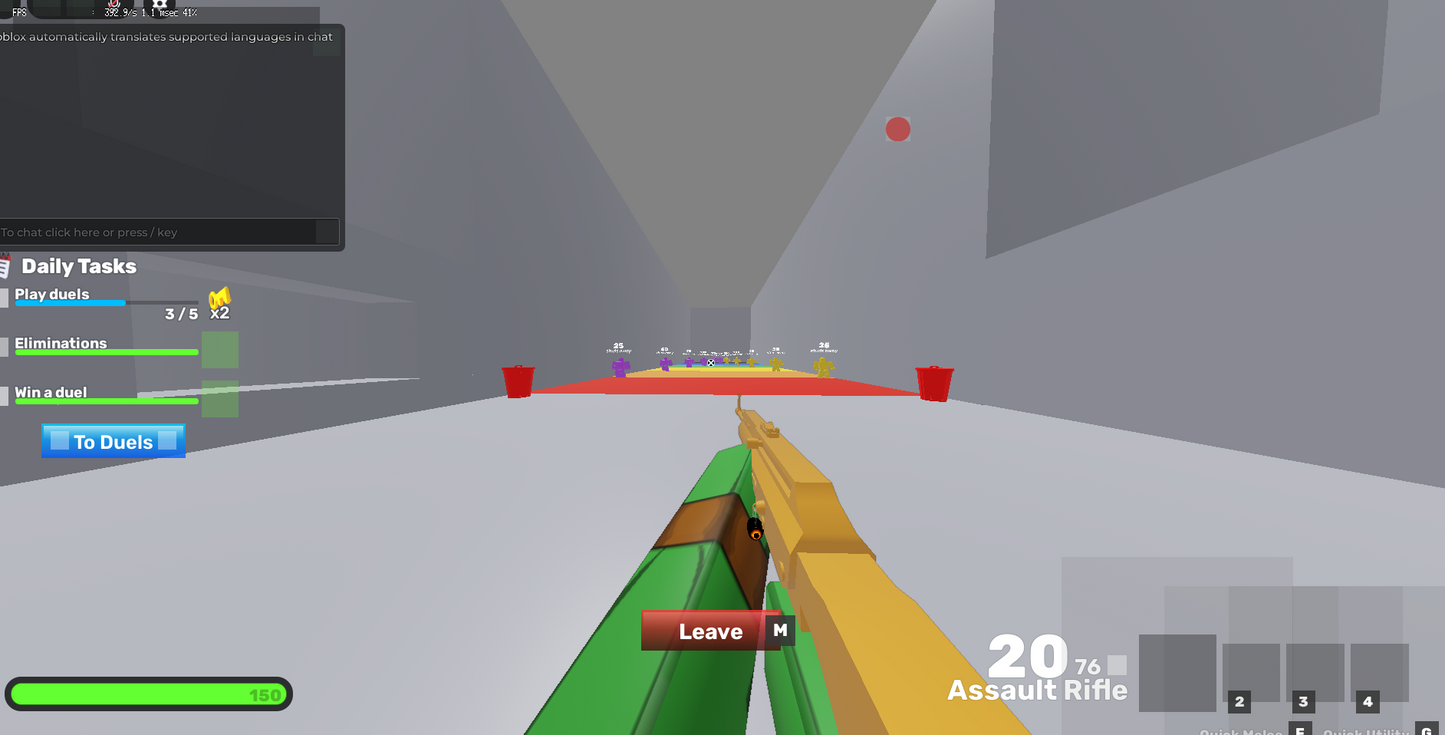Click the Daily Tasks notepad icon
Screen dimensions: 1445x735
click(4, 264)
